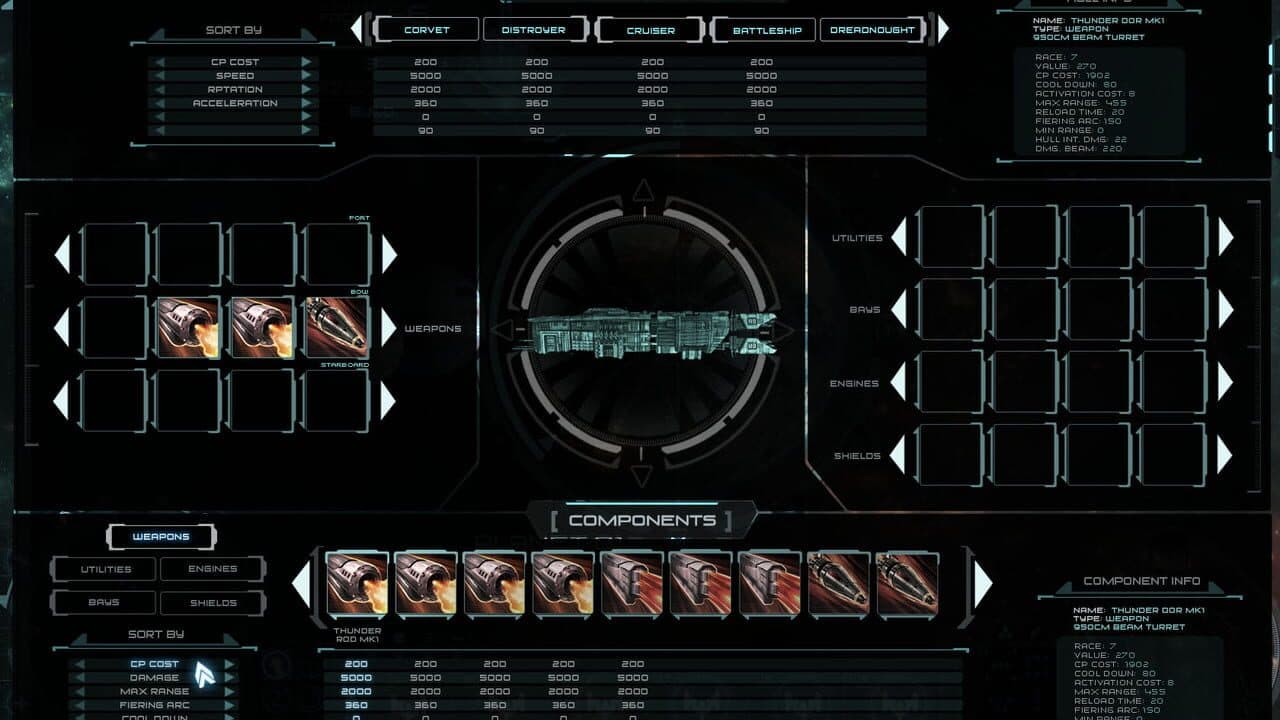Sort components by Max Range
Viewport: 1280px width, 720px height.
click(154, 692)
